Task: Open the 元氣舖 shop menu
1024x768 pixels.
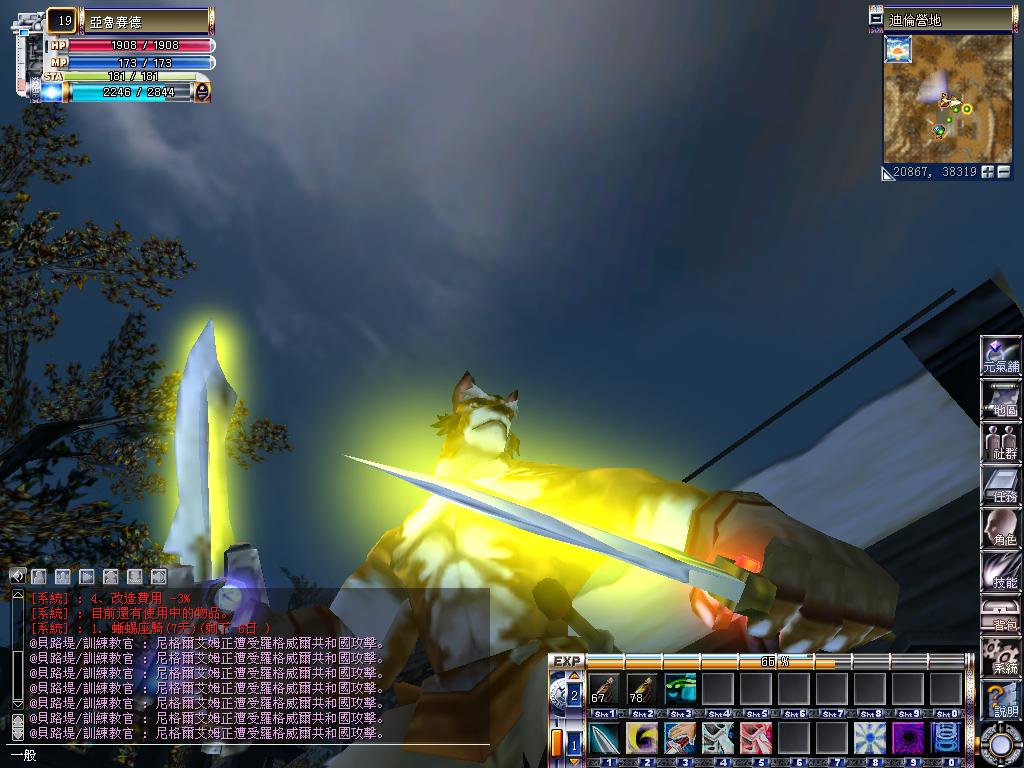Action: (x=1000, y=355)
